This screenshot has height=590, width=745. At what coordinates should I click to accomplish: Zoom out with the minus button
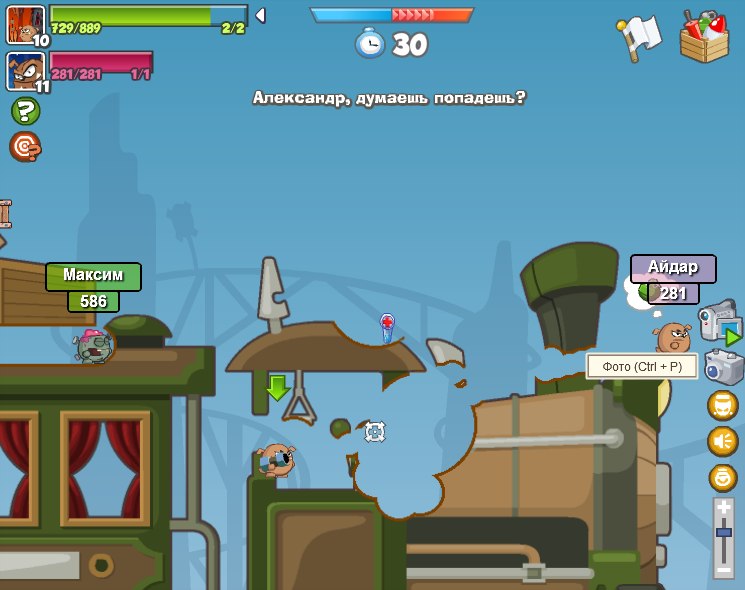724,569
